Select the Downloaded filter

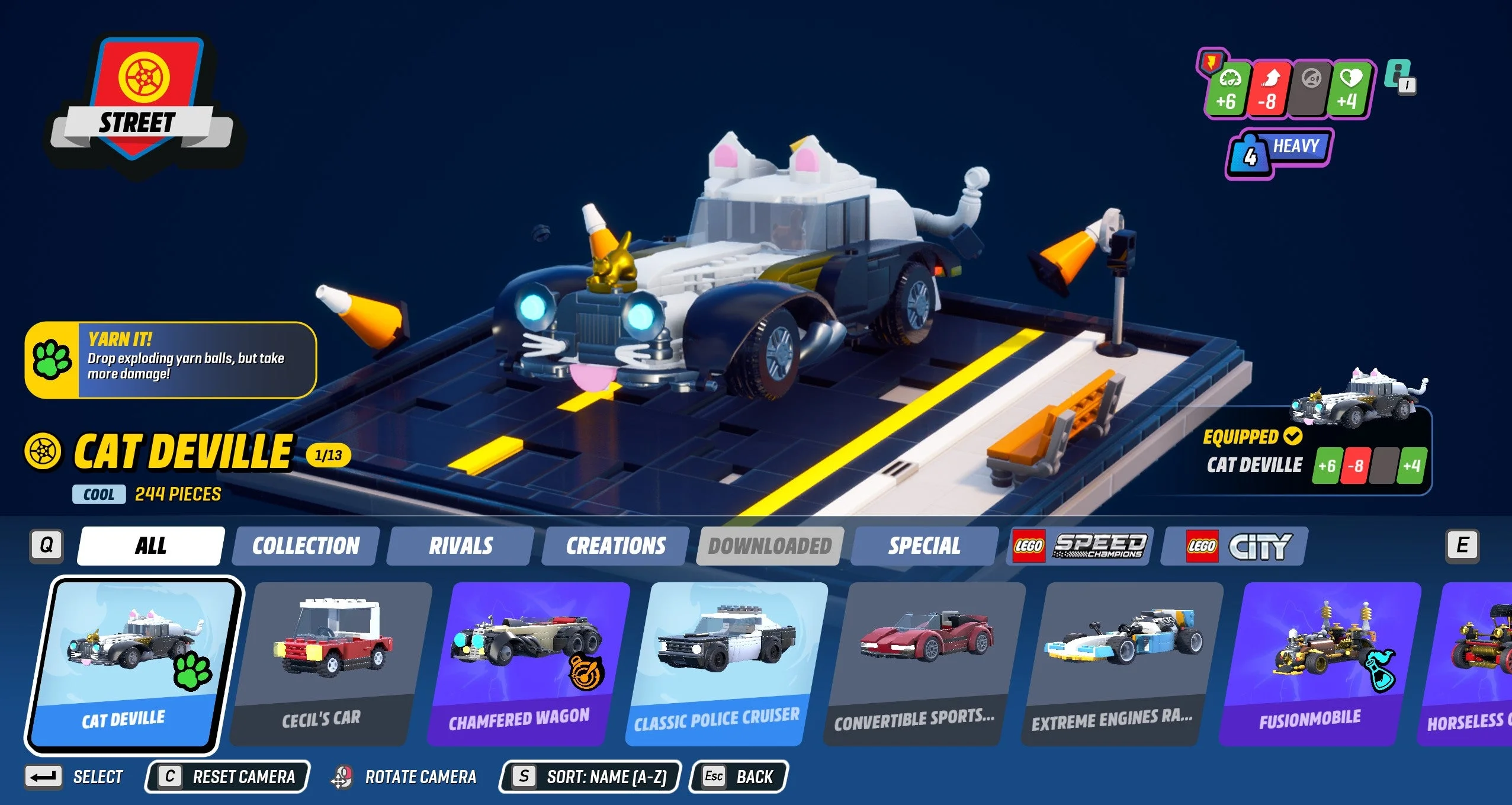tap(768, 545)
